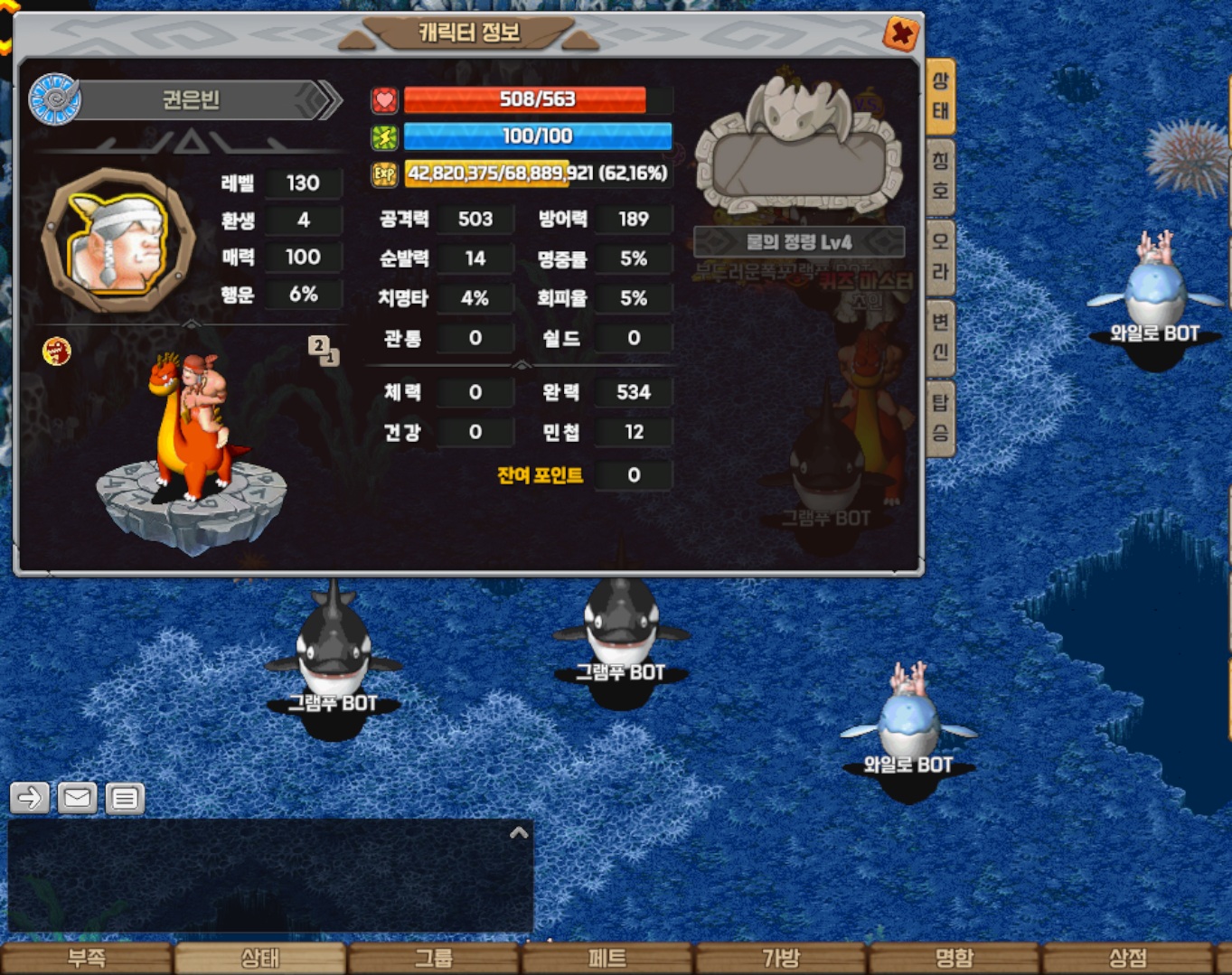Open the 명함 menu
This screenshot has width=1232, height=975.
(x=955, y=958)
